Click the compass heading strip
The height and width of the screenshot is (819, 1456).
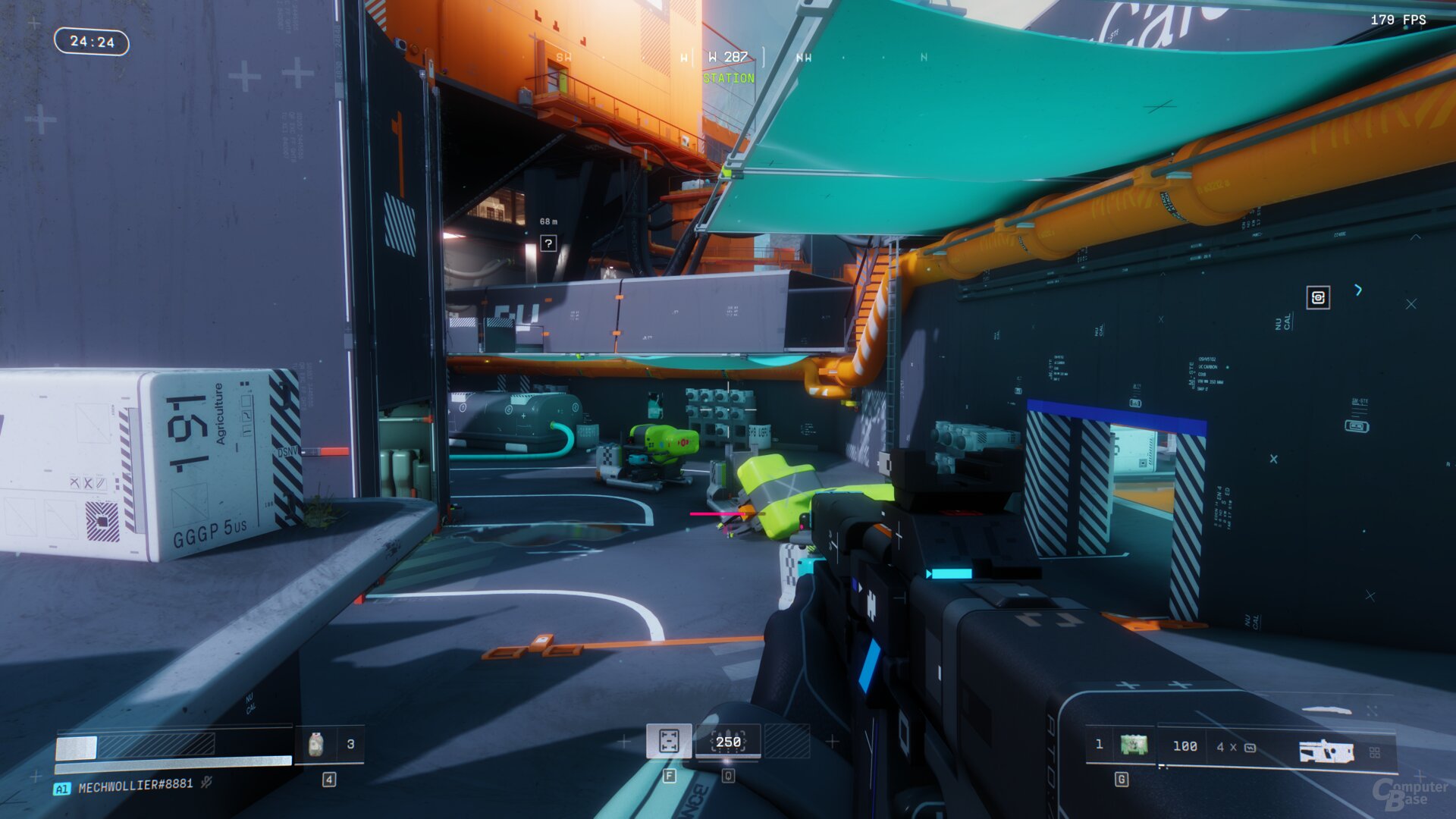tap(728, 58)
